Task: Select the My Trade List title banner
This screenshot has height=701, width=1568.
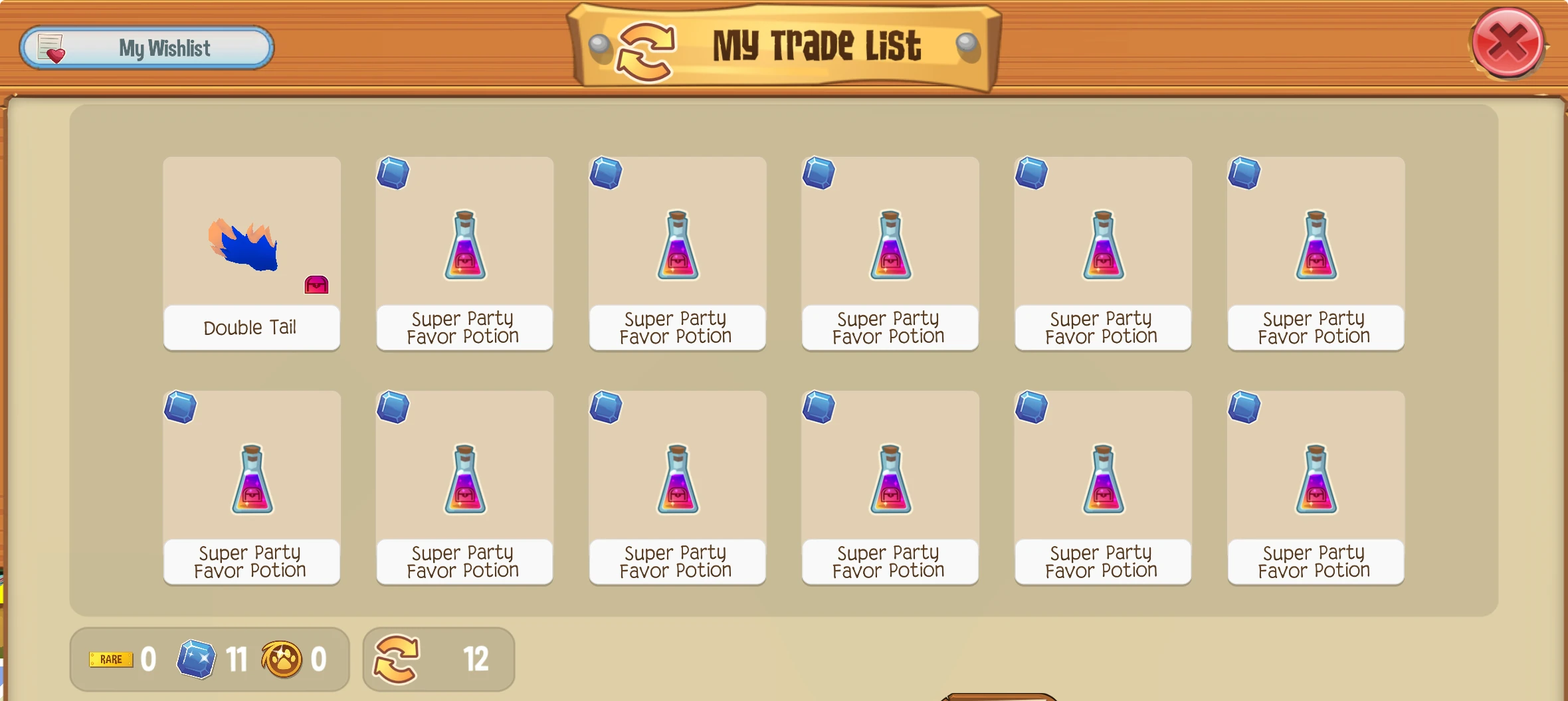Action: click(816, 45)
